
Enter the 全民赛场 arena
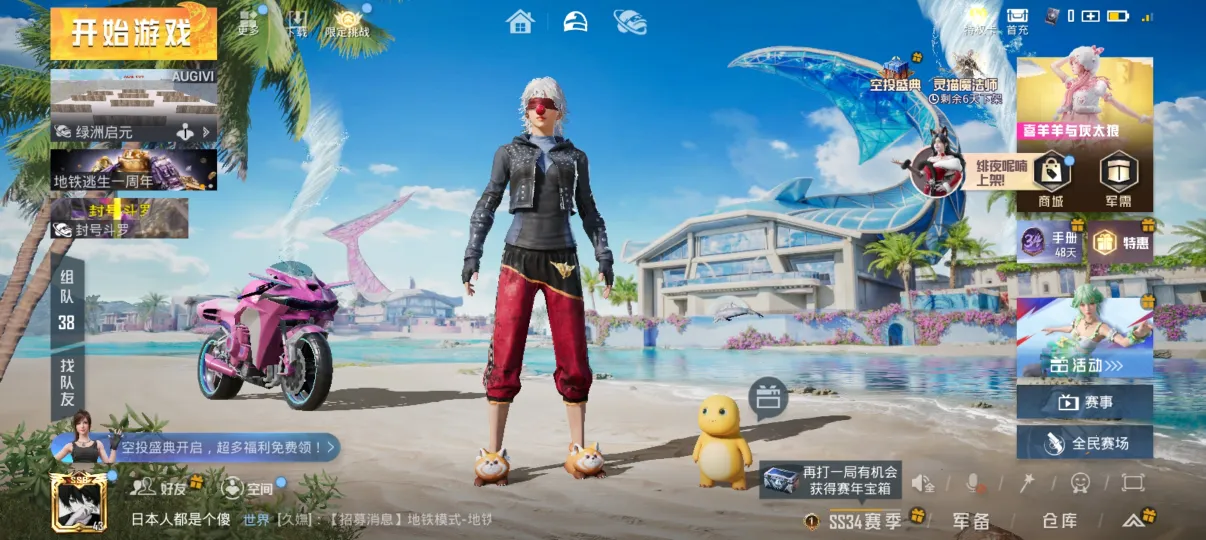pyautogui.click(x=1084, y=442)
